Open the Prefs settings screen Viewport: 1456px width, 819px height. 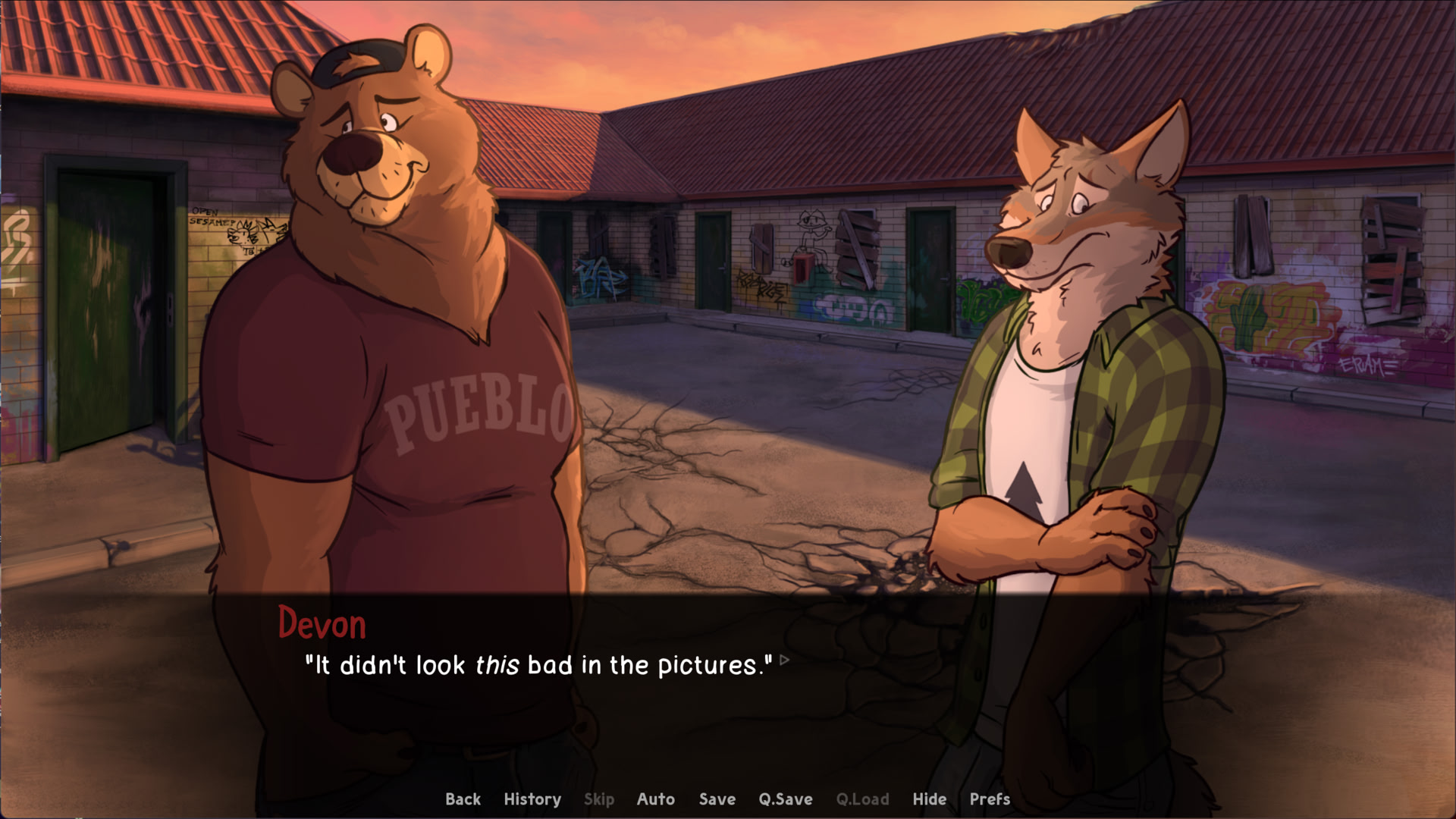coord(990,799)
